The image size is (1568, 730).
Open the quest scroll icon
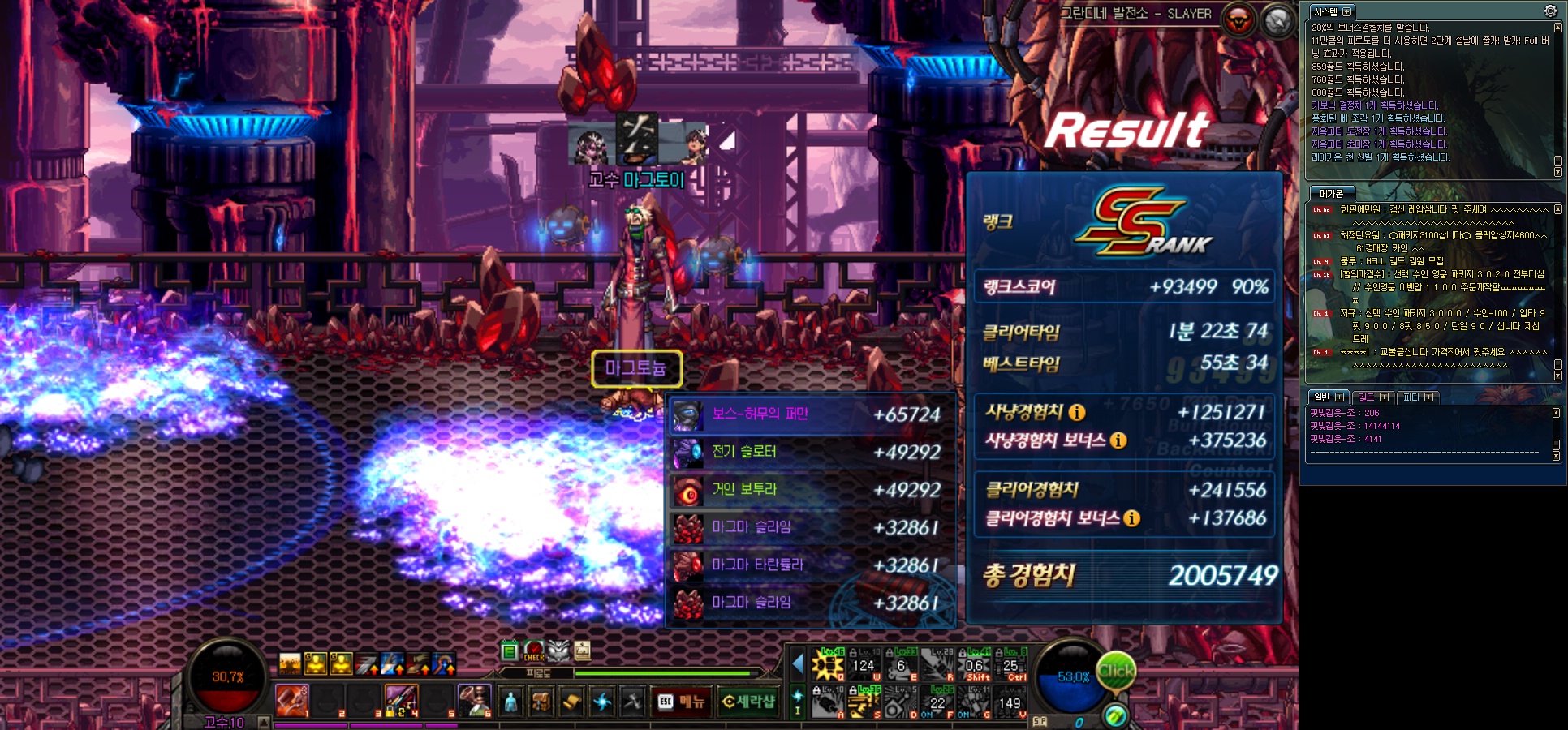coord(571,702)
